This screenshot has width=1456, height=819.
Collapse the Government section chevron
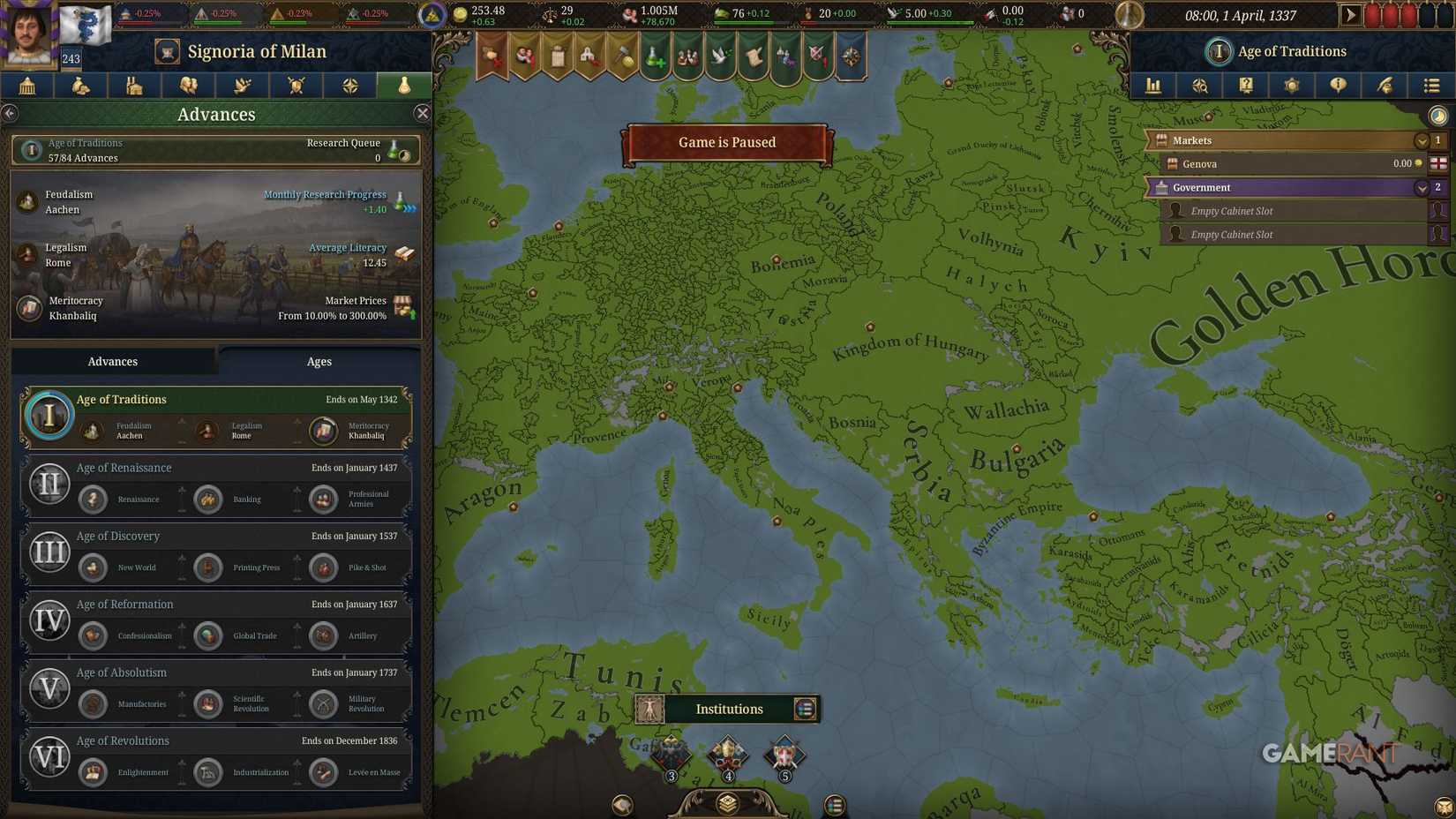[x=1421, y=187]
